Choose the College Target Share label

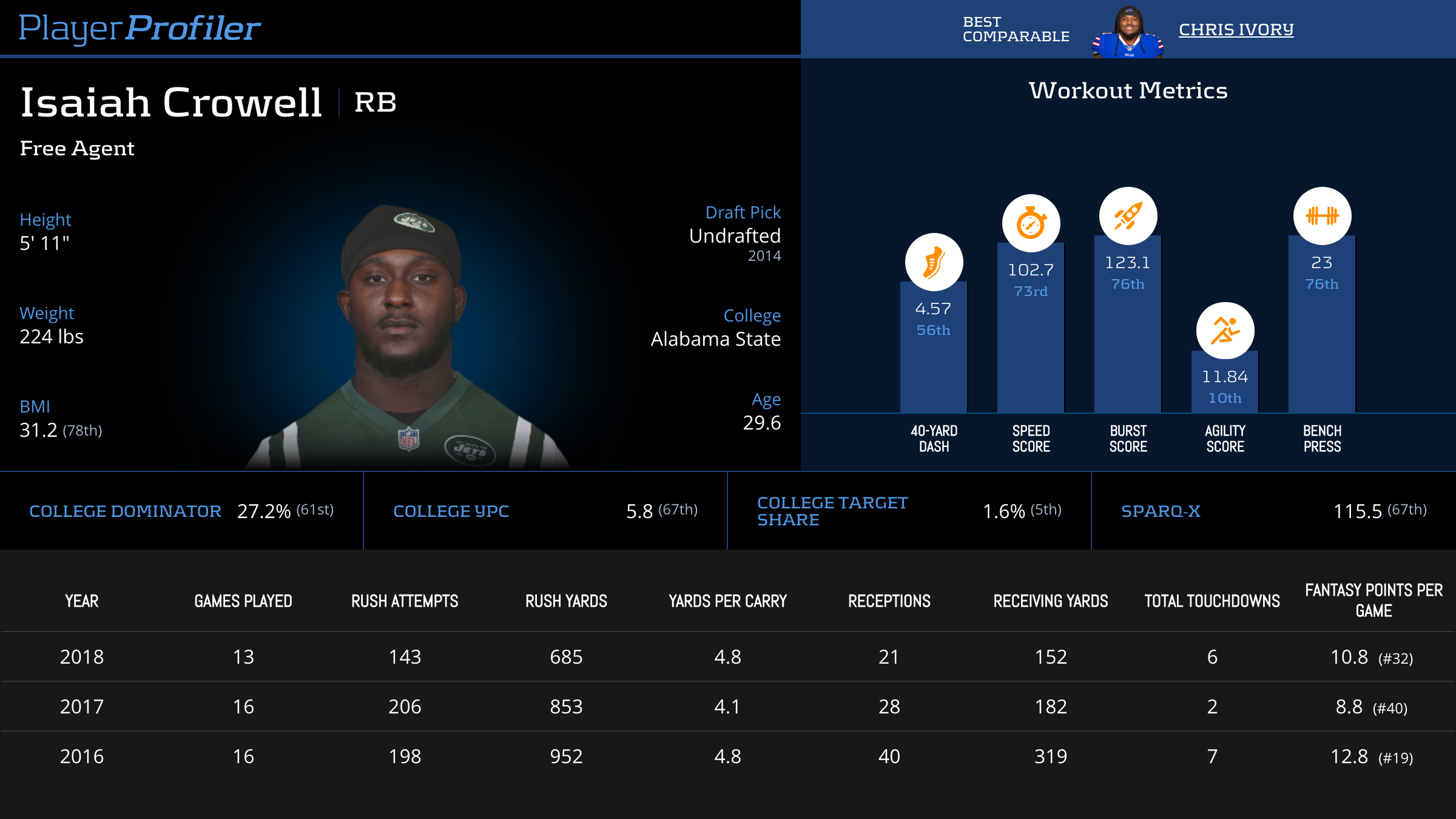coord(832,511)
